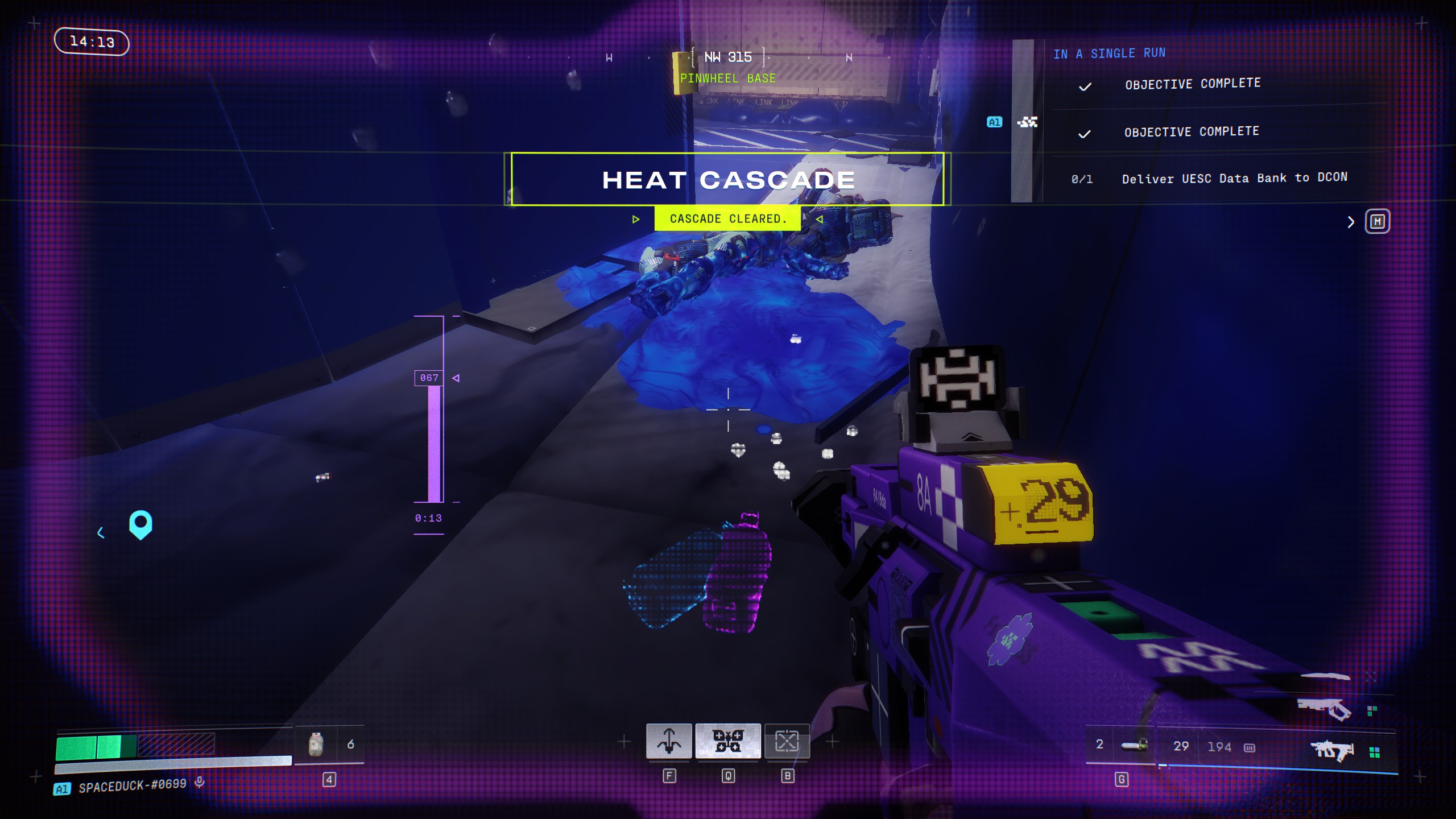
Task: Choose the equipped primary weapon icon
Action: pyautogui.click(x=1333, y=751)
